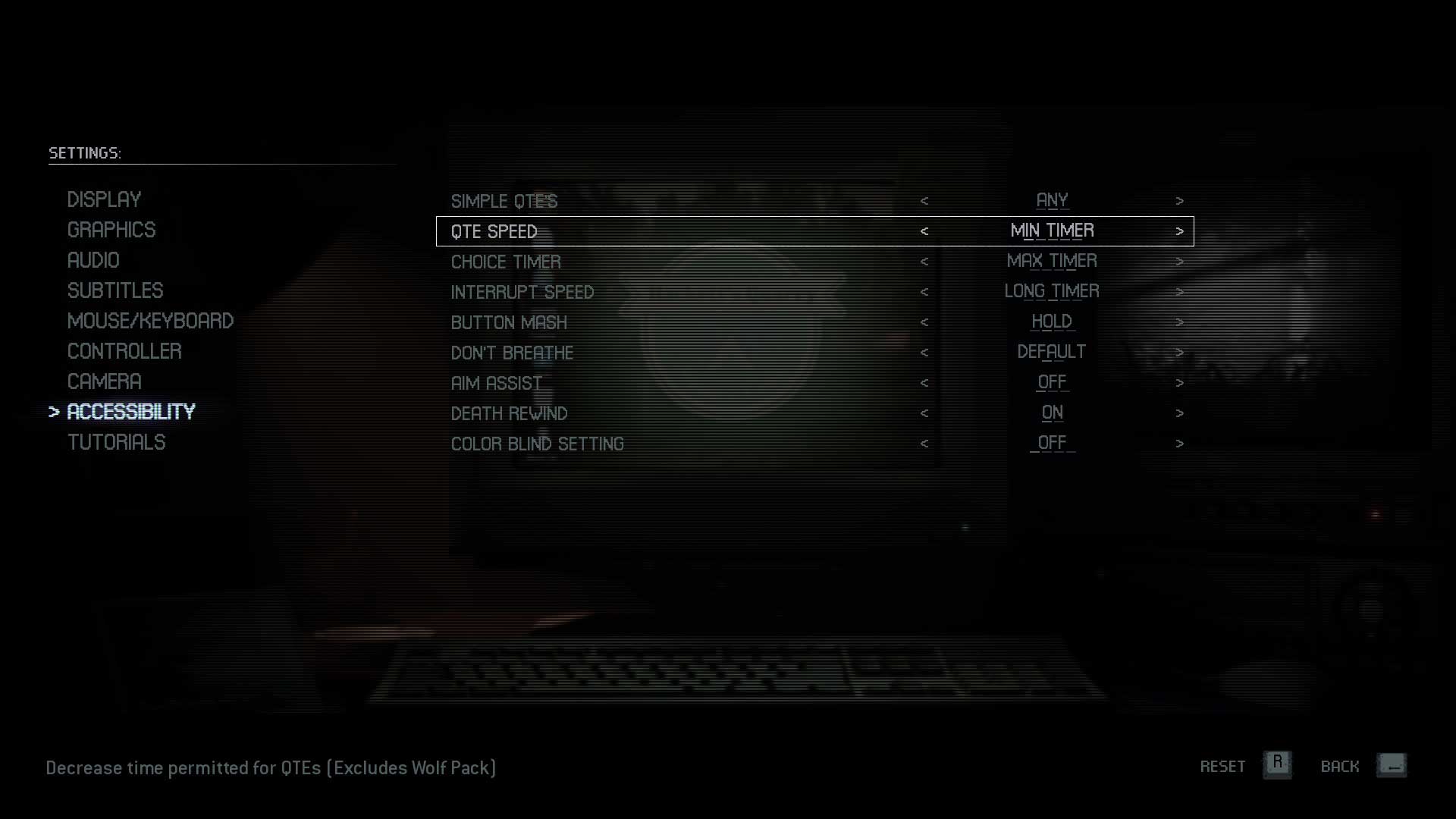The image size is (1456, 819).
Task: Open Controller settings
Action: (124, 351)
